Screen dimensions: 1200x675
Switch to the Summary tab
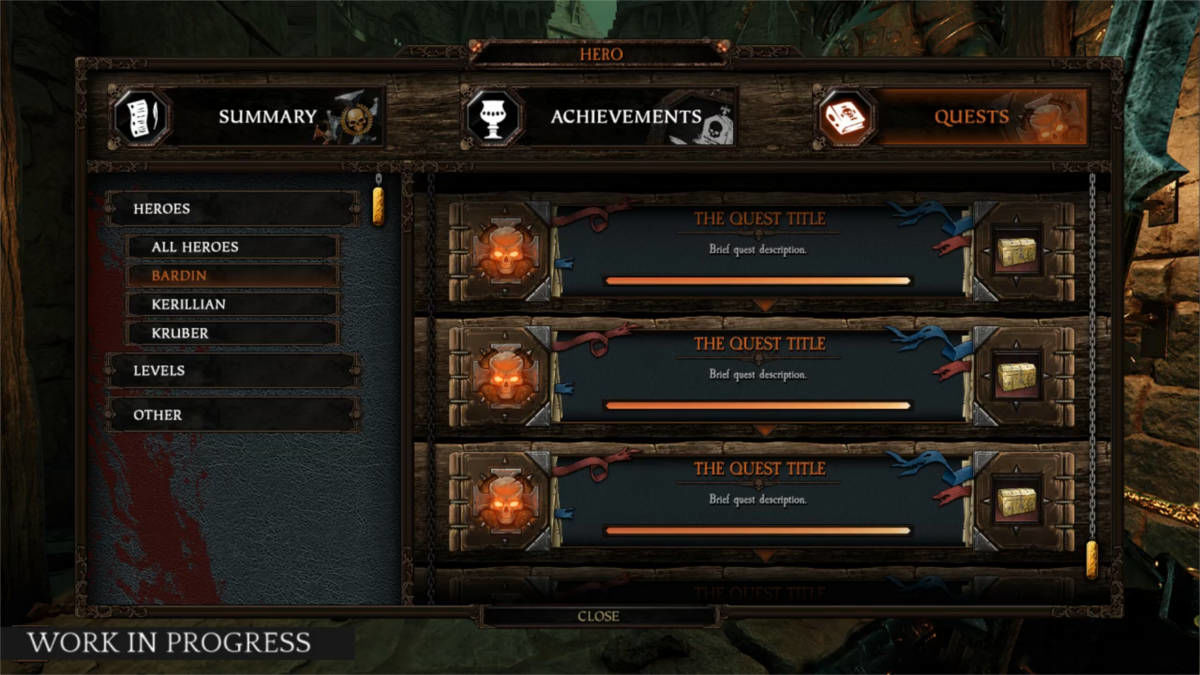click(x=248, y=117)
